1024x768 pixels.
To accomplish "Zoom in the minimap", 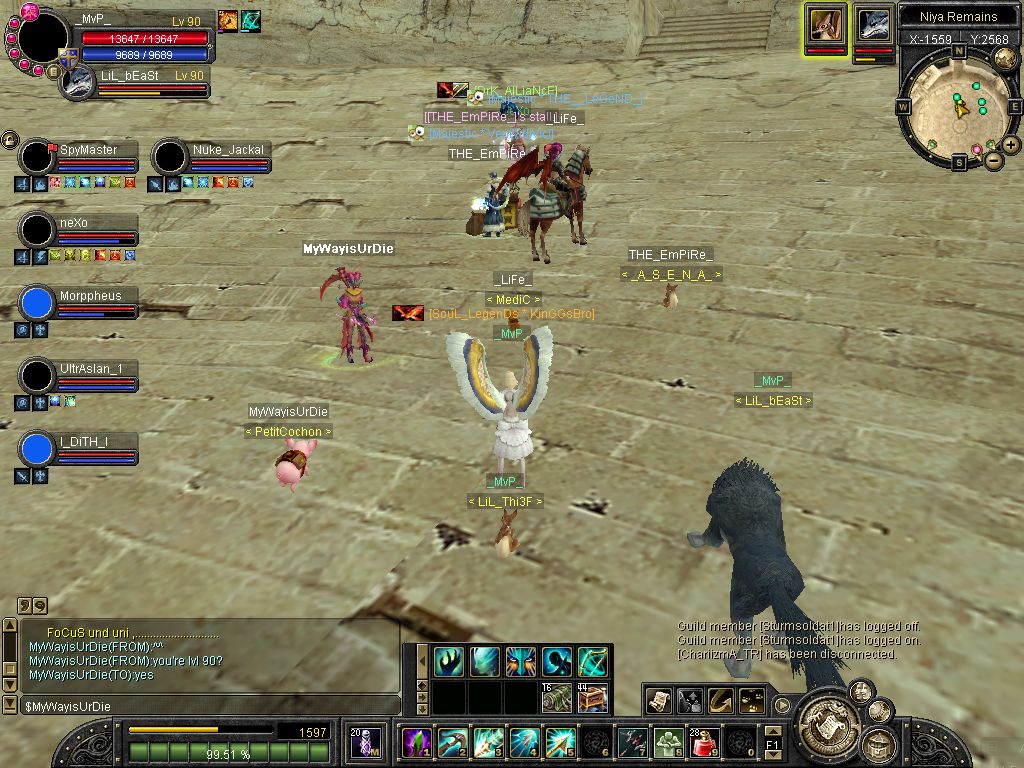I will coord(1011,145).
